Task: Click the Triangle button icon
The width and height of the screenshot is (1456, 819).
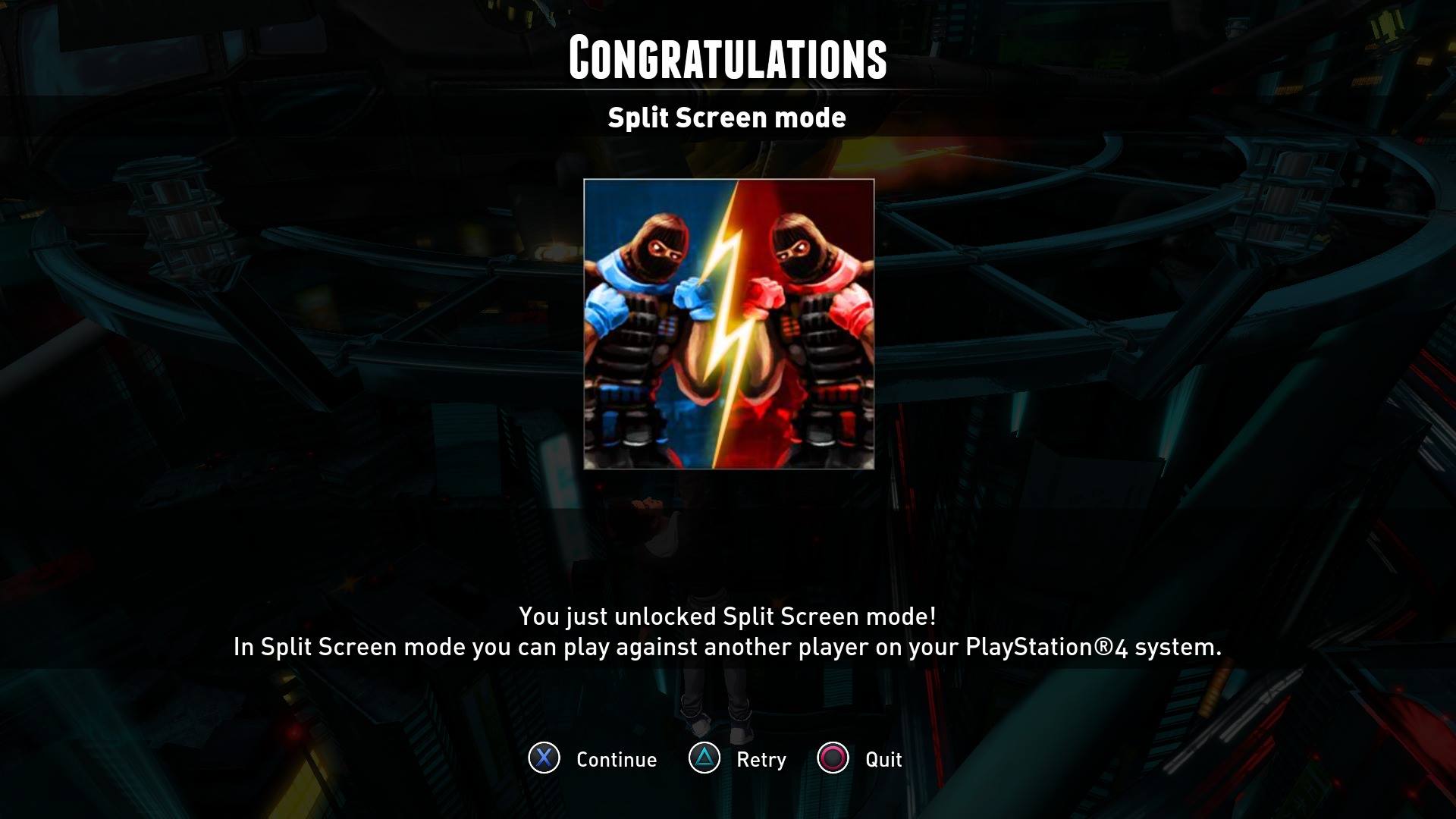Action: [701, 759]
